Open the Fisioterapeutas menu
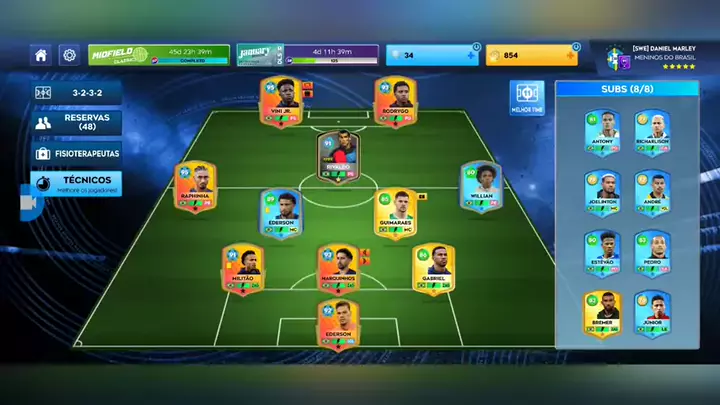 (x=77, y=154)
